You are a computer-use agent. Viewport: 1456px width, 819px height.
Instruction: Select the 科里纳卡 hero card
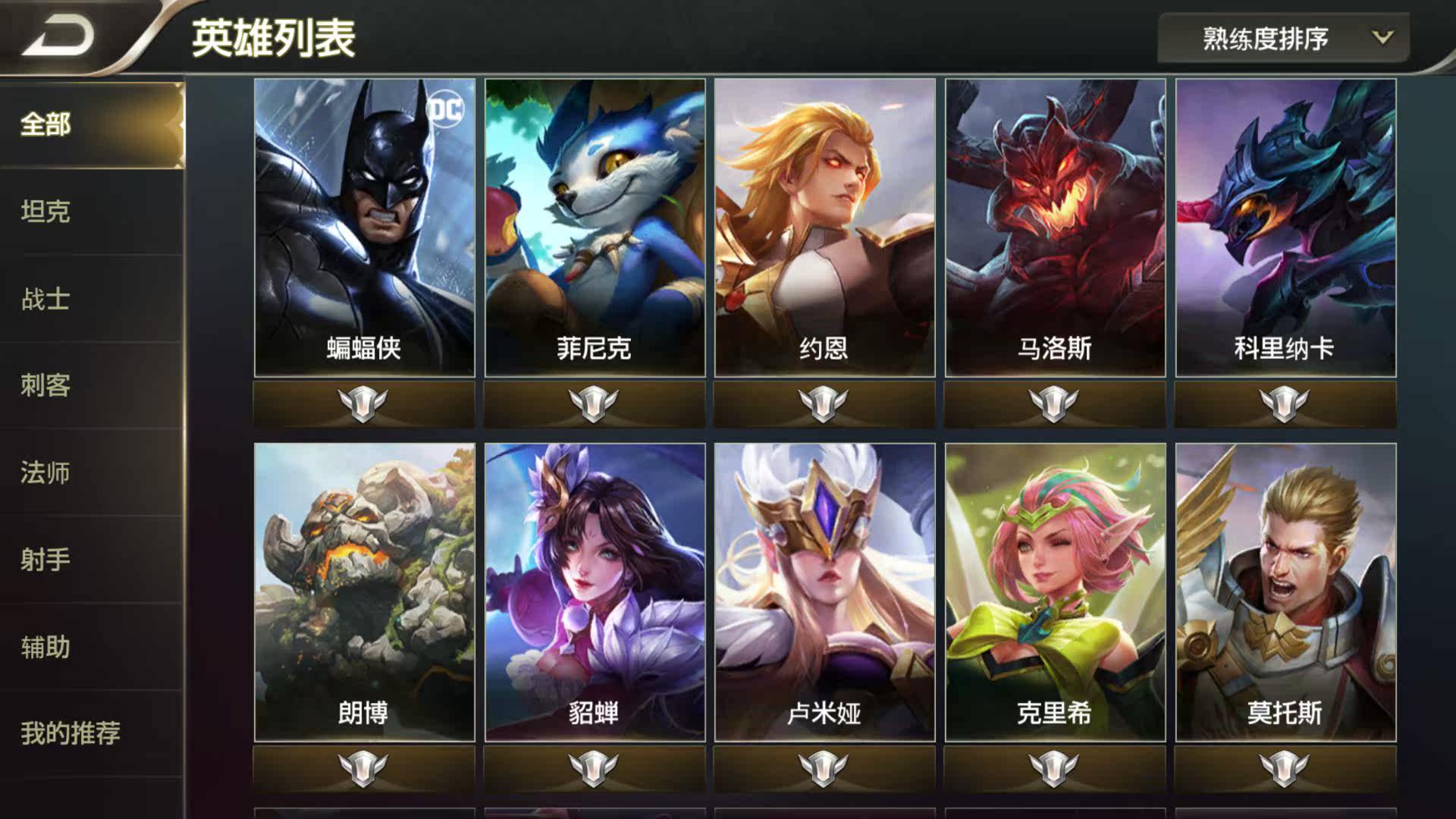click(x=1285, y=227)
